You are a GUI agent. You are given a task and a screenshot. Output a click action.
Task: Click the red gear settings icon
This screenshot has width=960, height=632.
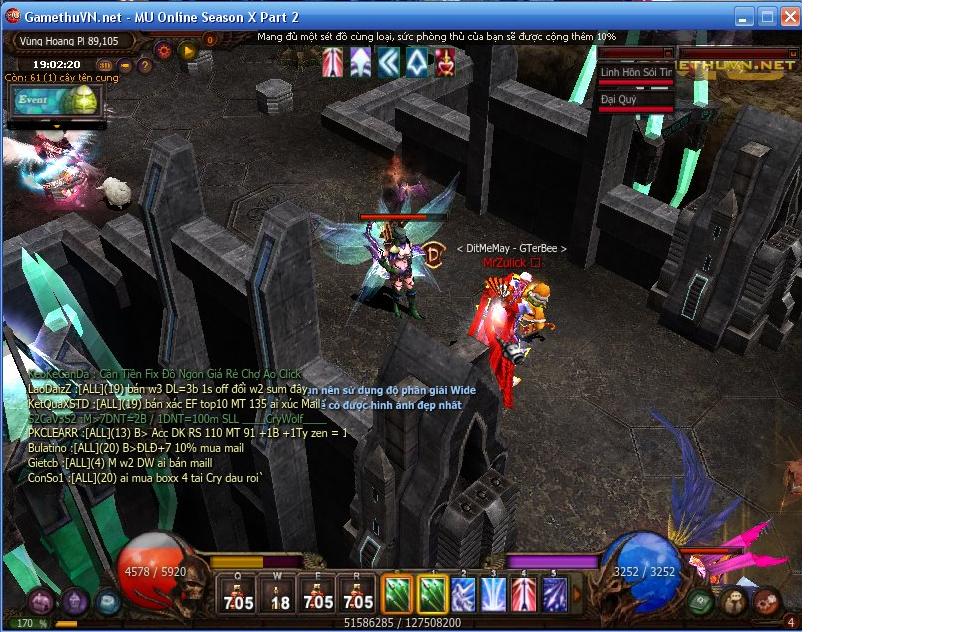pos(164,49)
